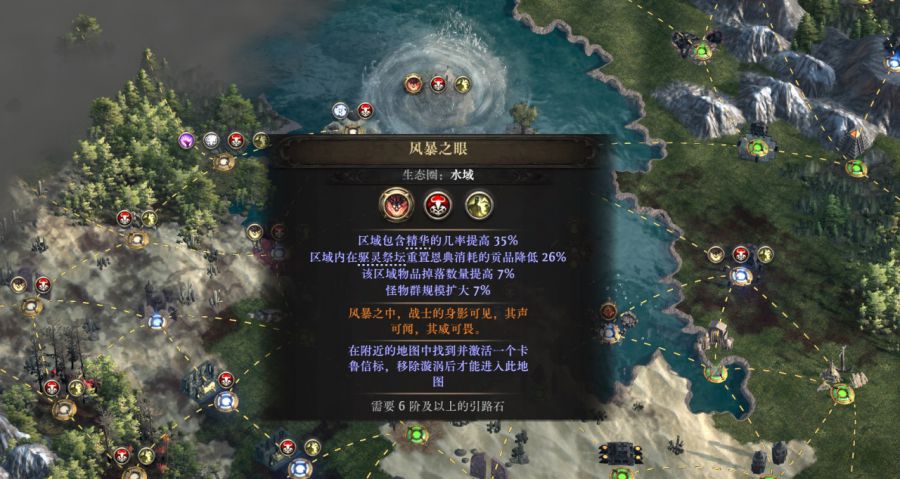
Task: Choose the green map node beside the pyramid
Action: coord(855,167)
